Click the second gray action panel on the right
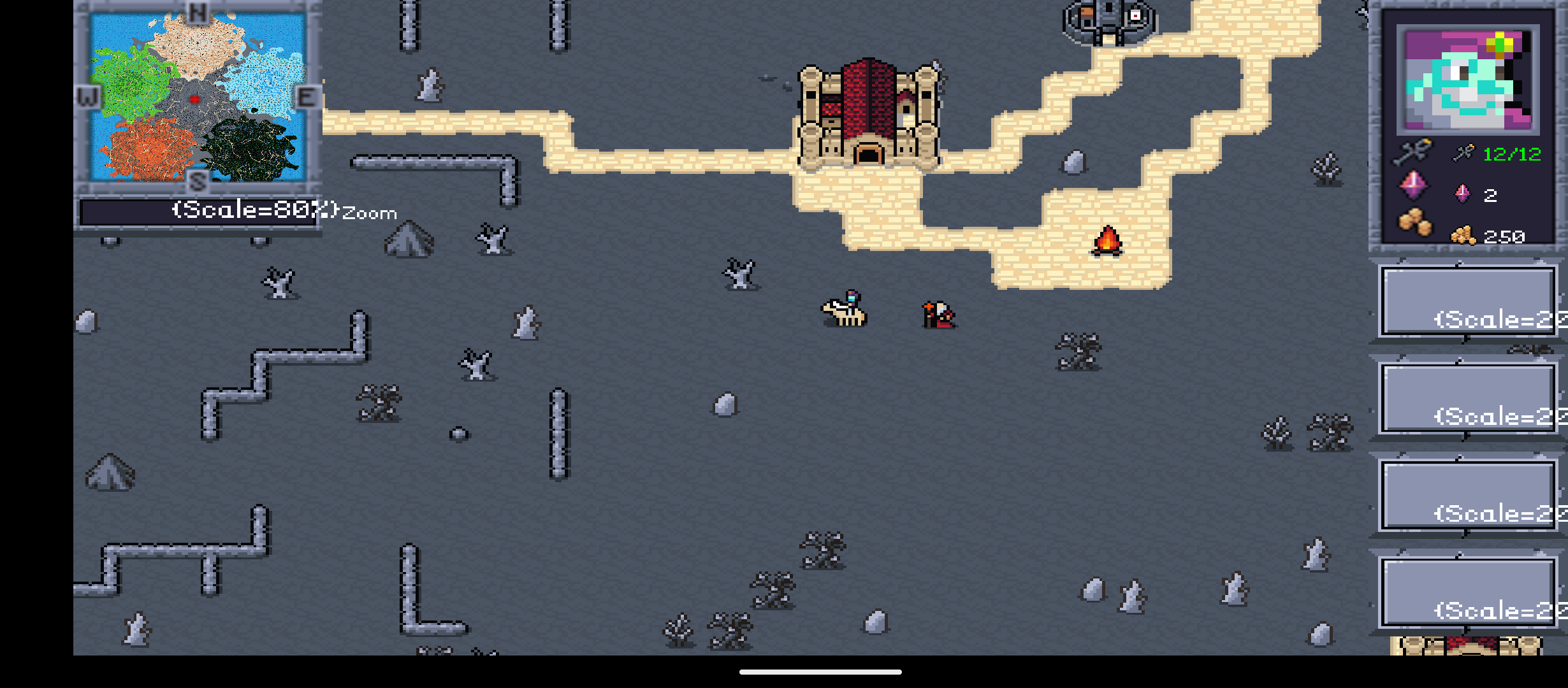The width and height of the screenshot is (1568, 688). (x=1466, y=398)
